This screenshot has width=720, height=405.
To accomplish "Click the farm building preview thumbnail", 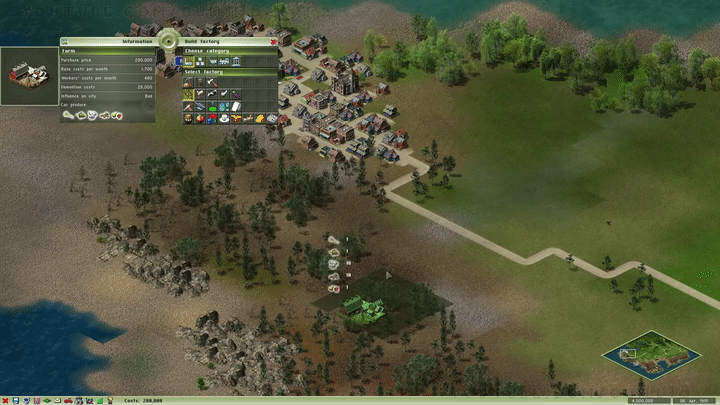I will pyautogui.click(x=27, y=76).
